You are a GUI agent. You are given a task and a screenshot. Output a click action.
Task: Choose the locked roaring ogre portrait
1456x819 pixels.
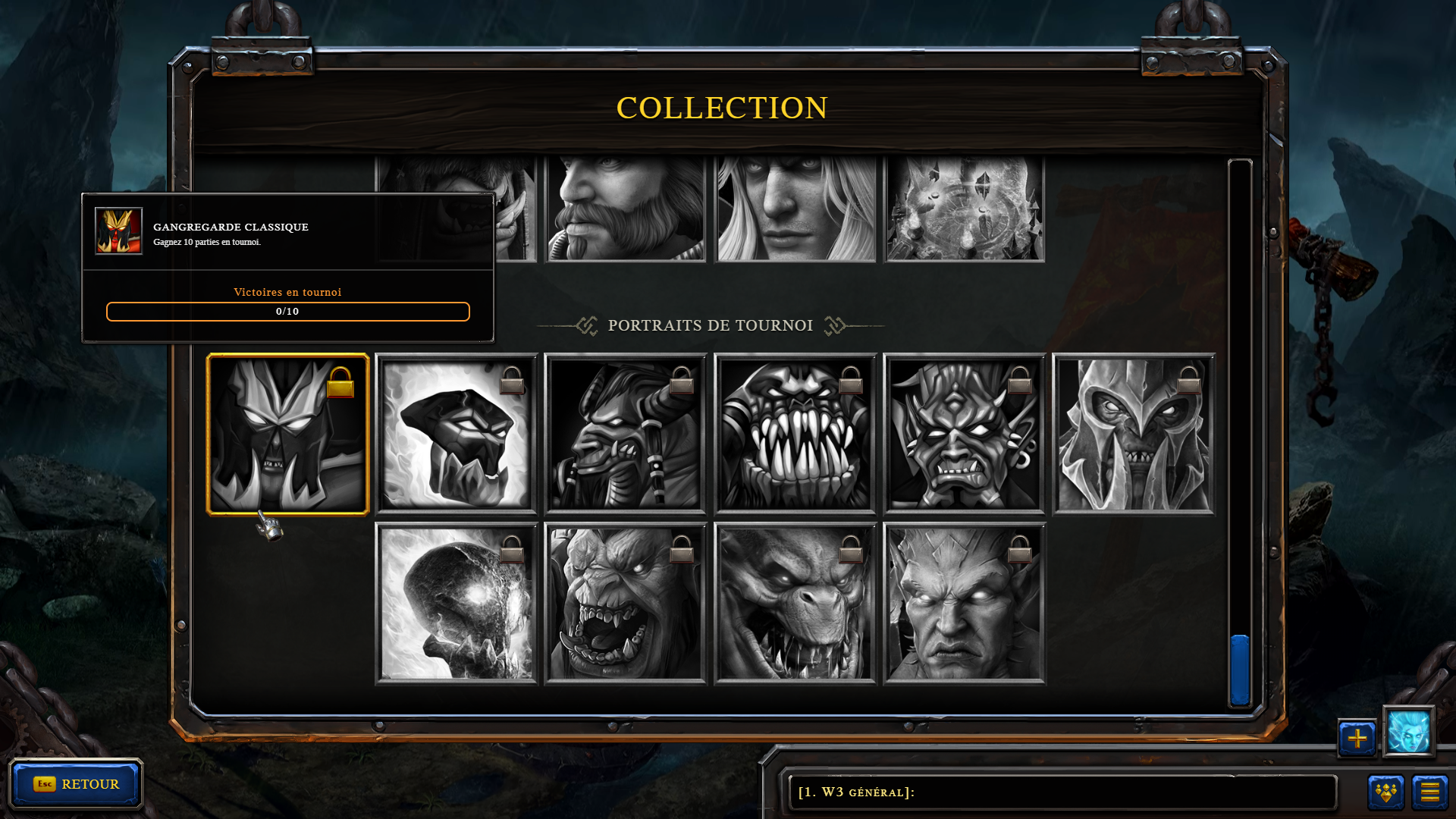click(626, 604)
